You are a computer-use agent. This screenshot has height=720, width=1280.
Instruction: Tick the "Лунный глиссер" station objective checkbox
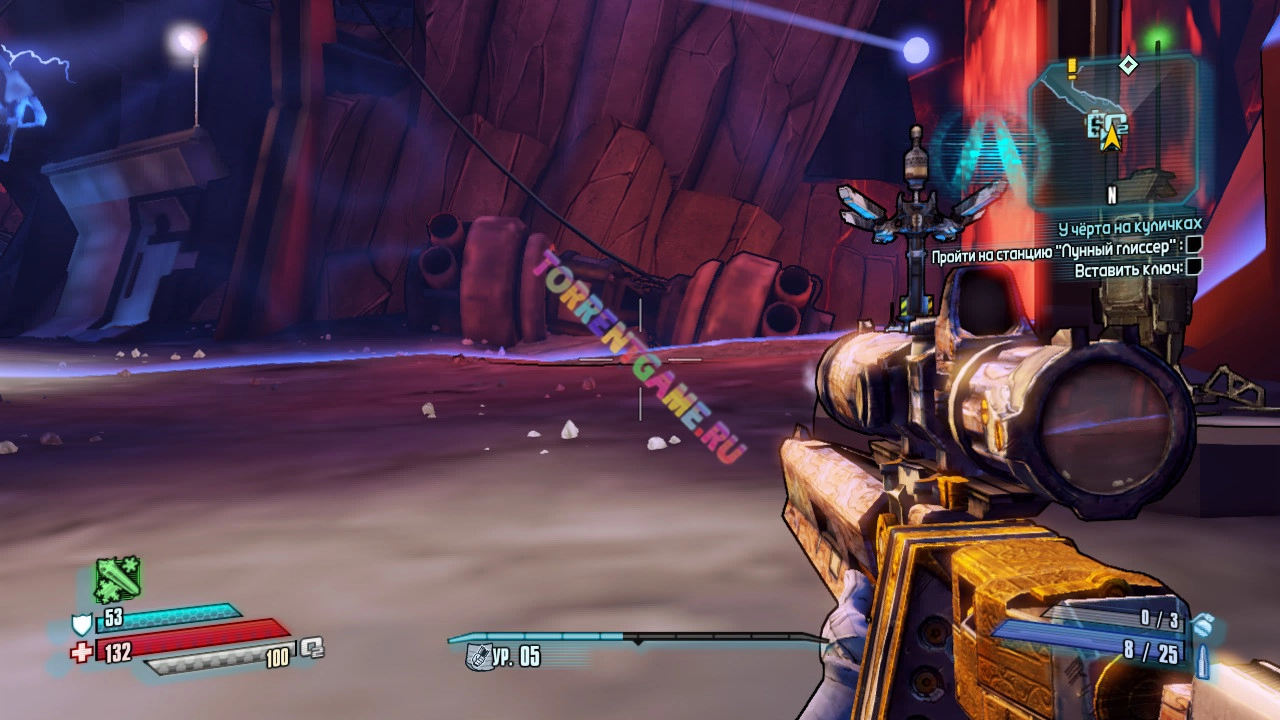[x=1193, y=245]
